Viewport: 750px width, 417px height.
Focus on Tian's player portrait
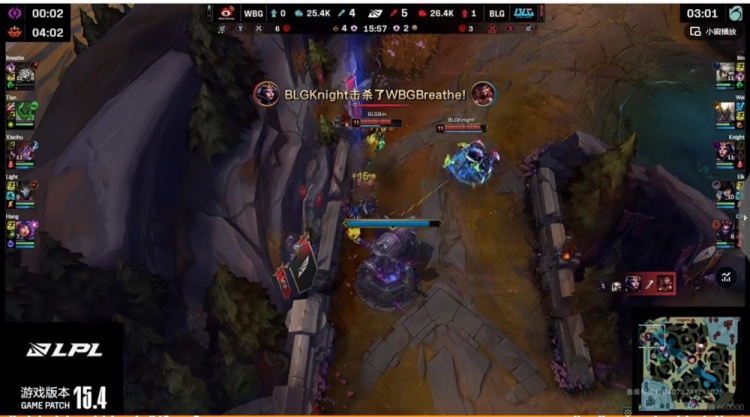[x=24, y=113]
